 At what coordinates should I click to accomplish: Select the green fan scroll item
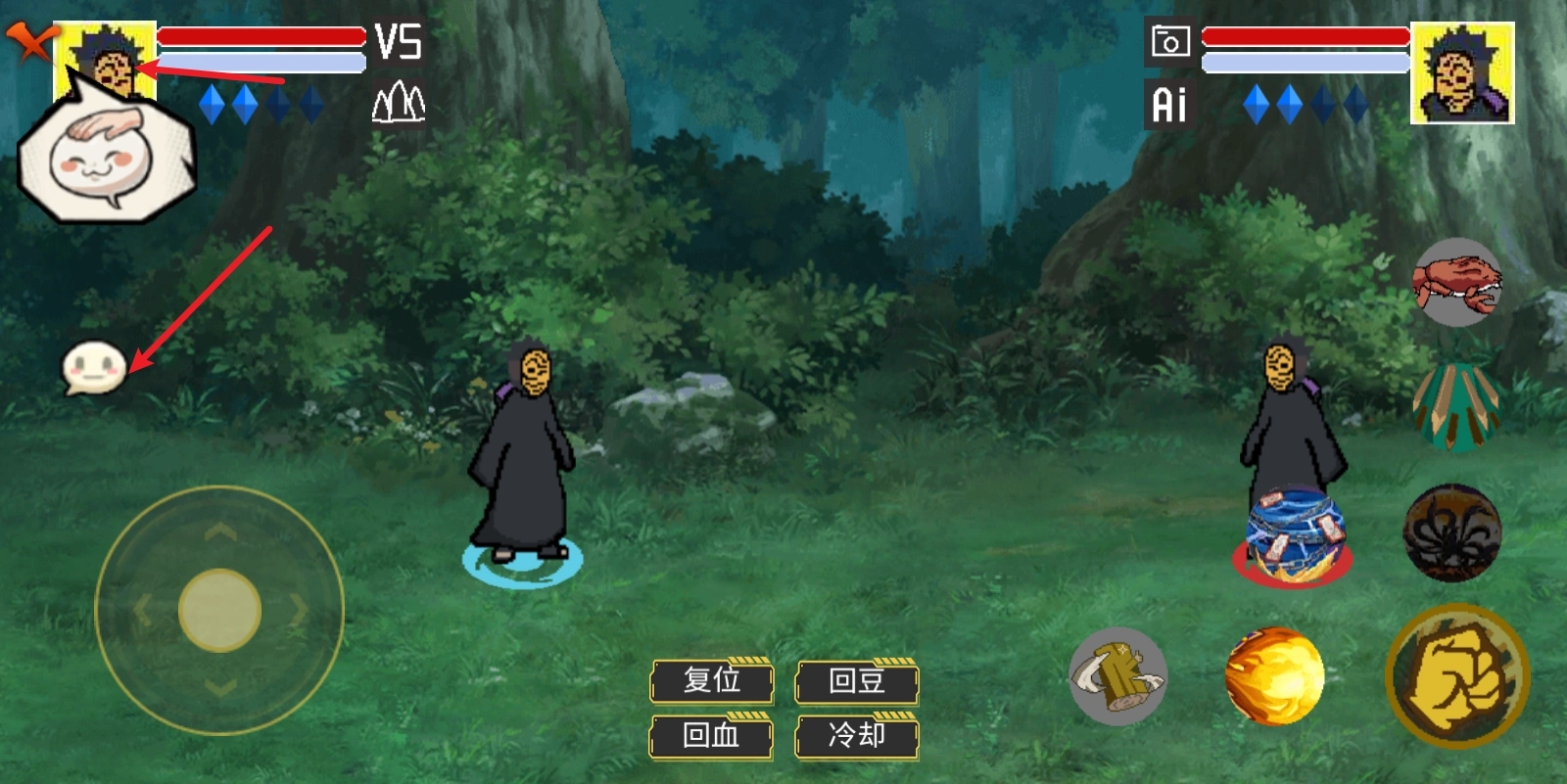click(x=1456, y=406)
